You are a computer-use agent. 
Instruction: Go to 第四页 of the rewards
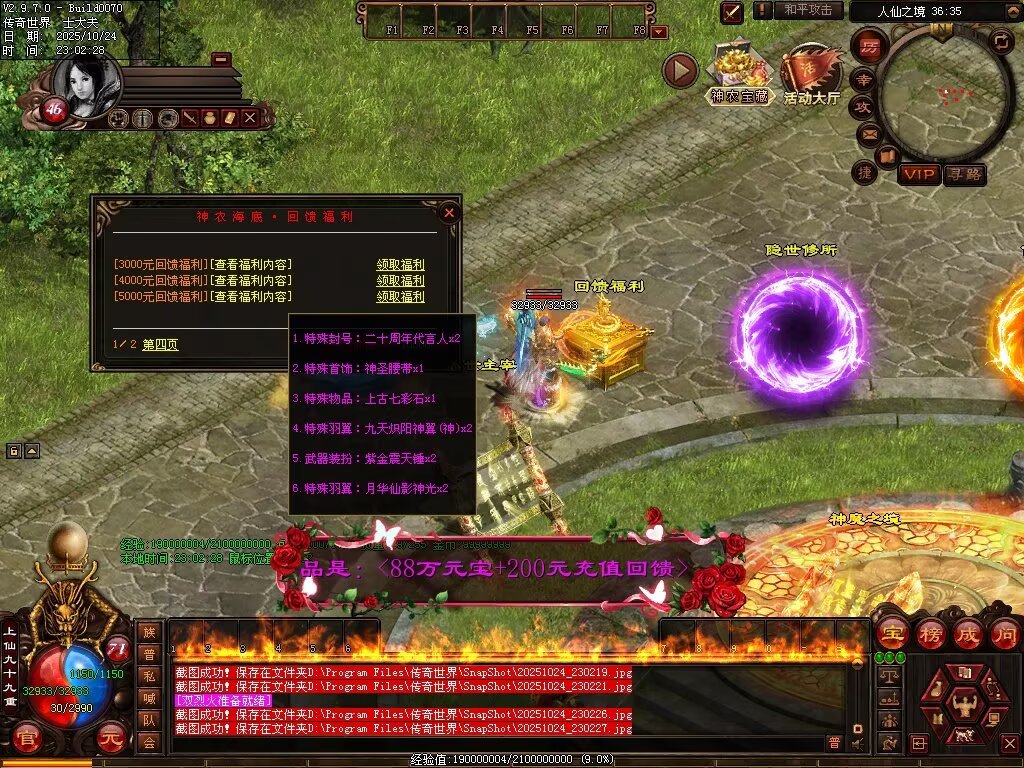(160, 344)
